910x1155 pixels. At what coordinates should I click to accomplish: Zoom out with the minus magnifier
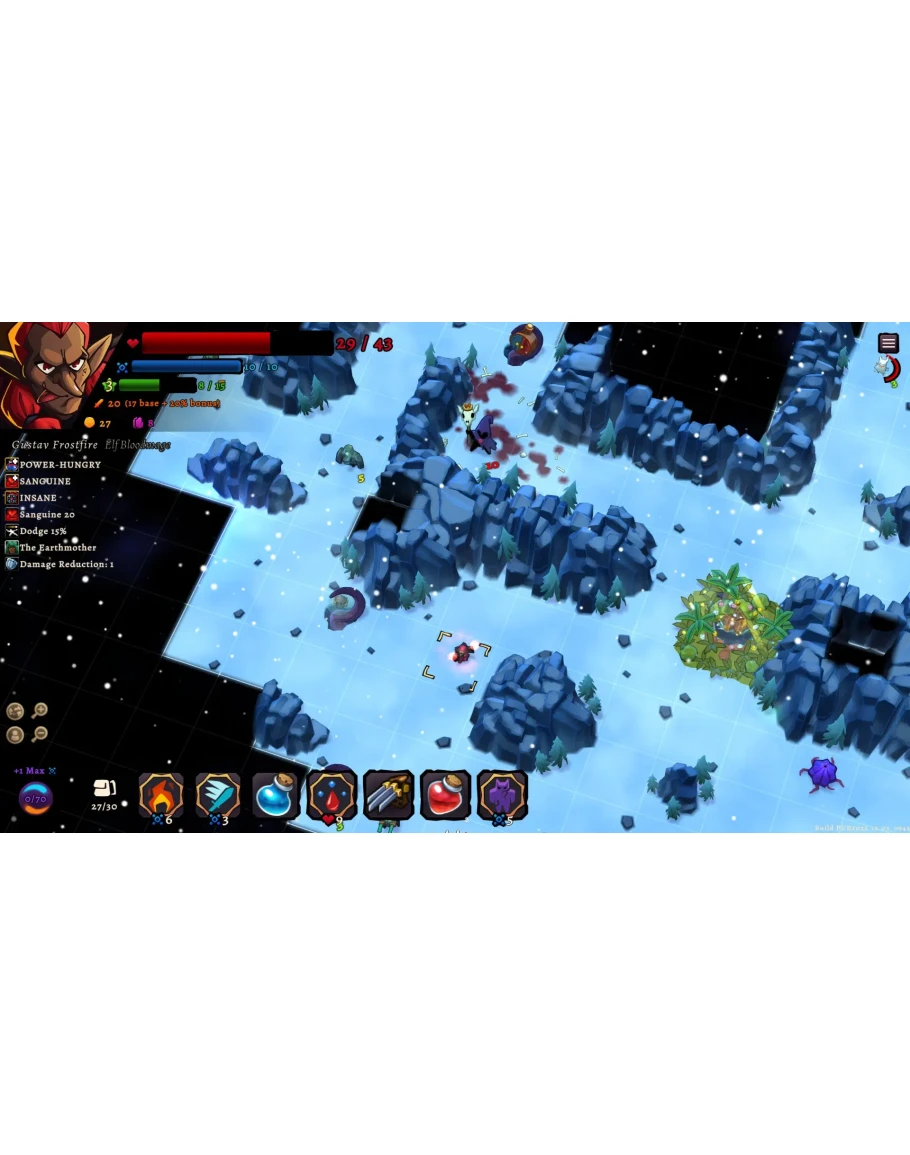click(40, 735)
